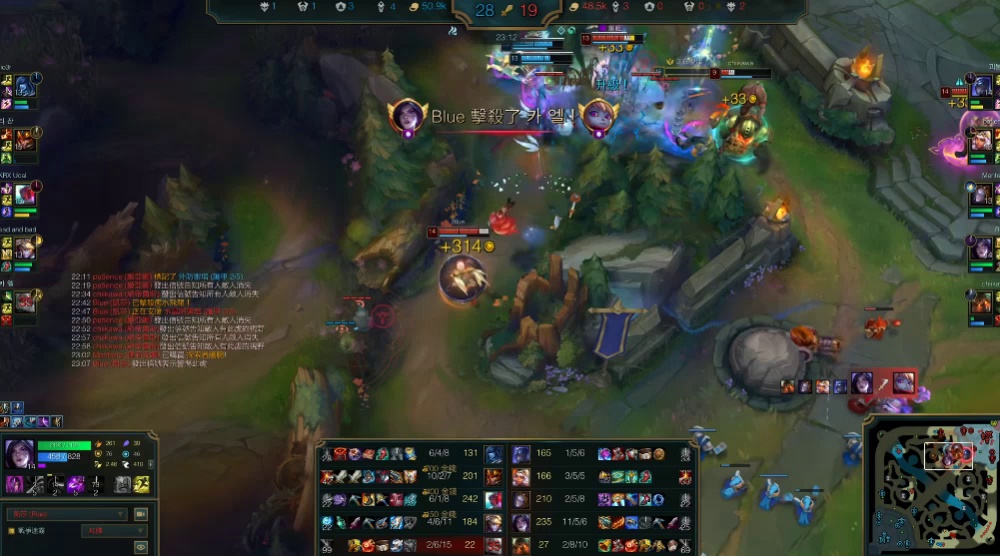Select the 11/5/6 champion portrait in scoreboard
1000x556 pixels.
521,522
